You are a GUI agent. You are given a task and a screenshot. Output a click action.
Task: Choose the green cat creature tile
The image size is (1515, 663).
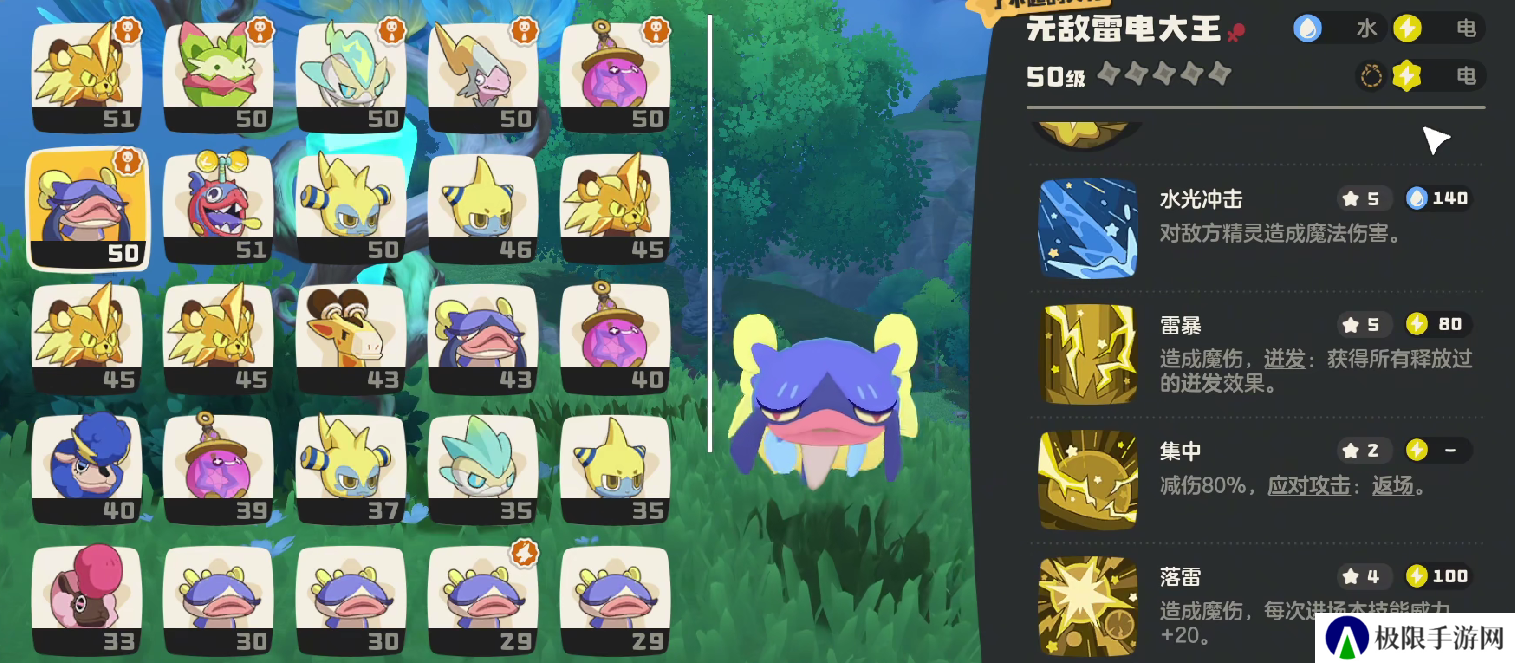click(218, 76)
